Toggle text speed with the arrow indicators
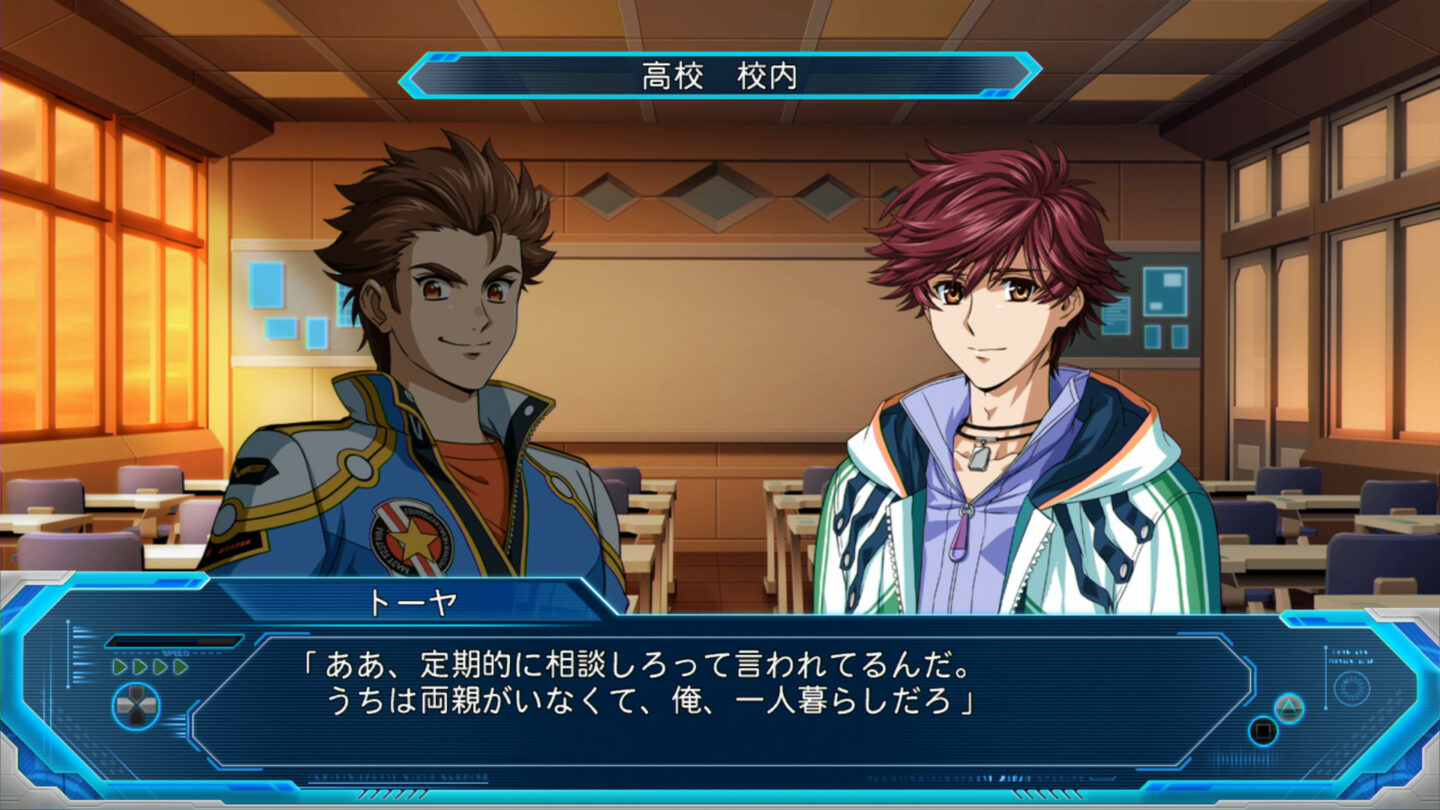Image resolution: width=1440 pixels, height=810 pixels. (x=149, y=666)
